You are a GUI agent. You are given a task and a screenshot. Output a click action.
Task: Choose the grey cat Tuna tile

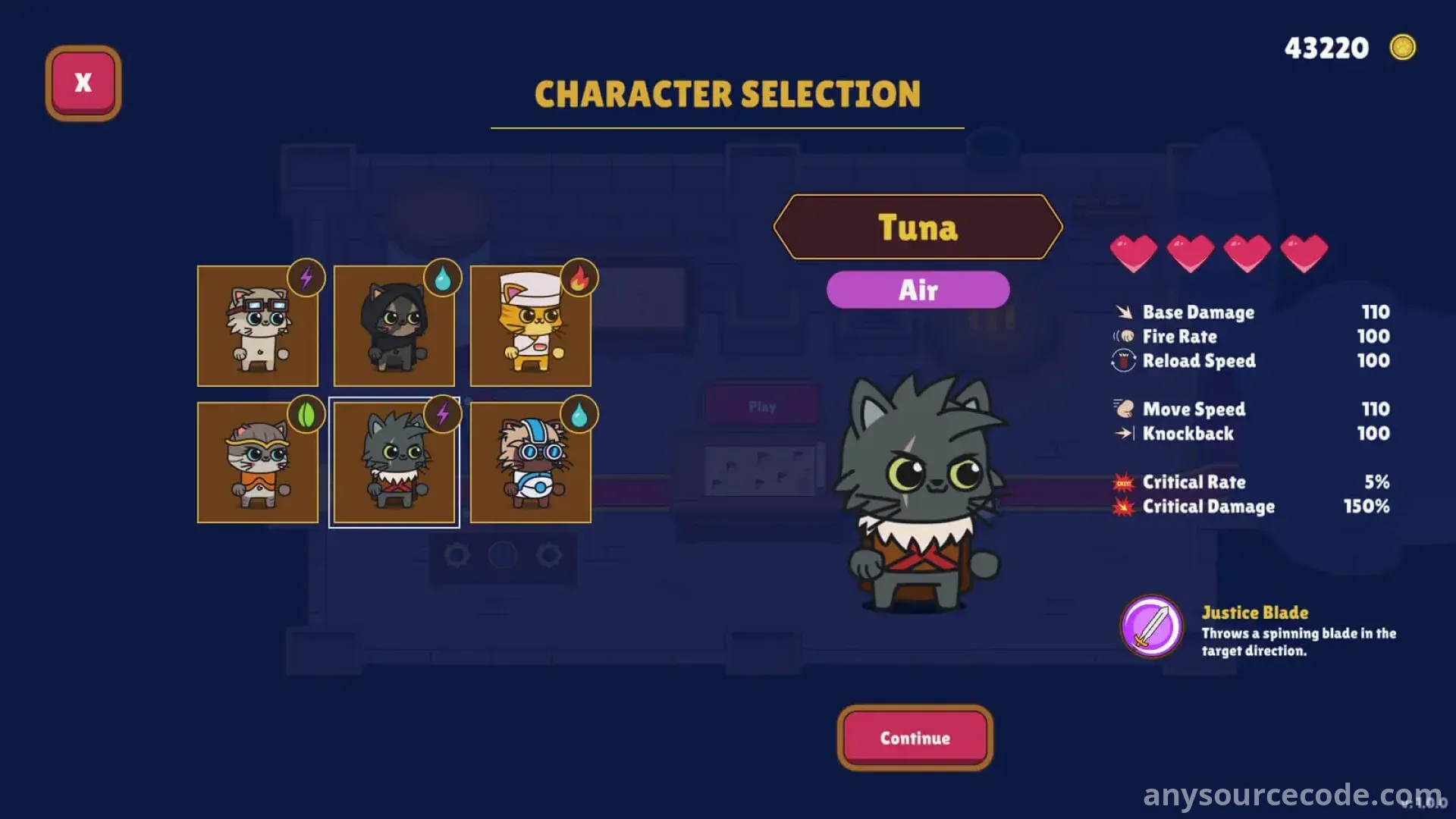[394, 463]
